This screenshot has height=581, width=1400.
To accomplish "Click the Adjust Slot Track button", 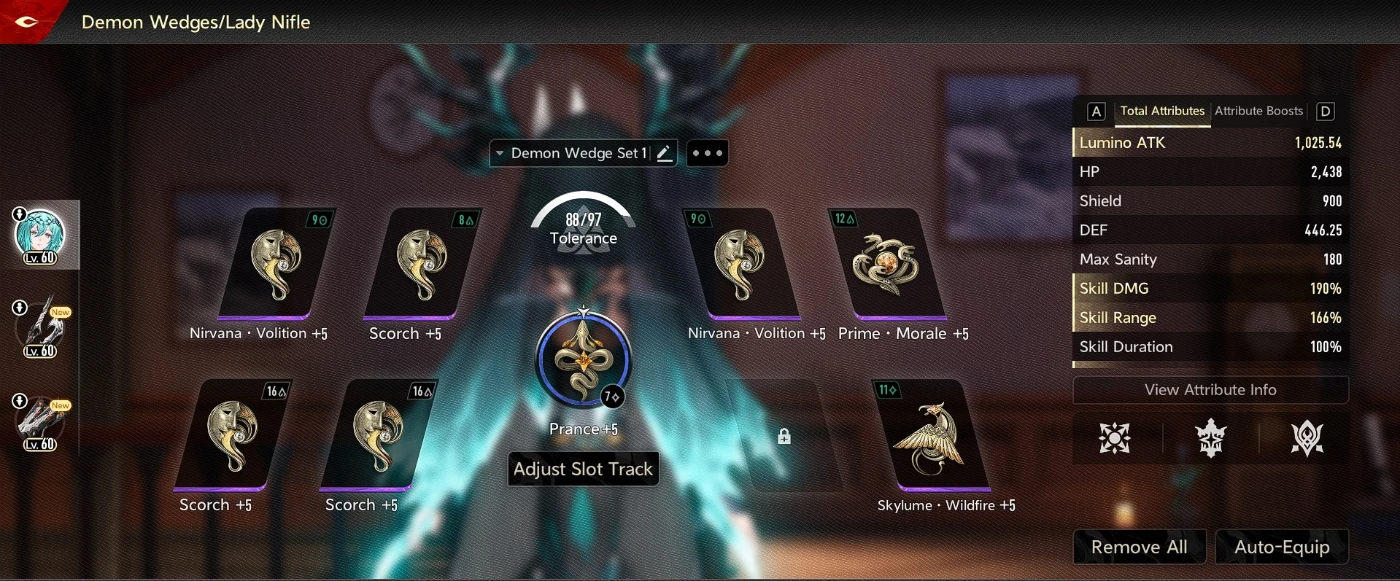I will point(583,469).
